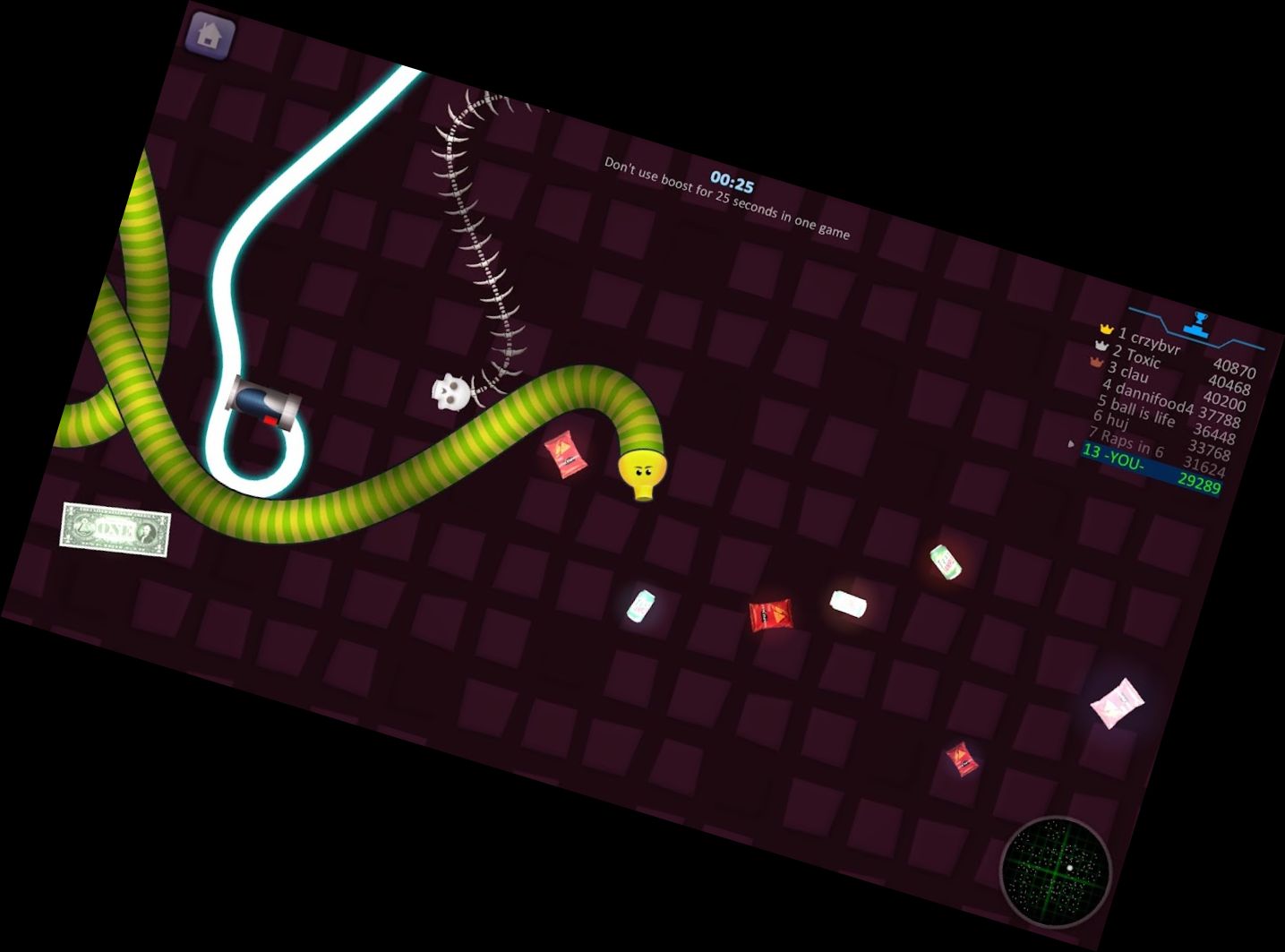The width and height of the screenshot is (1285, 952).
Task: Click the circular radar minimap
Action: [1056, 871]
